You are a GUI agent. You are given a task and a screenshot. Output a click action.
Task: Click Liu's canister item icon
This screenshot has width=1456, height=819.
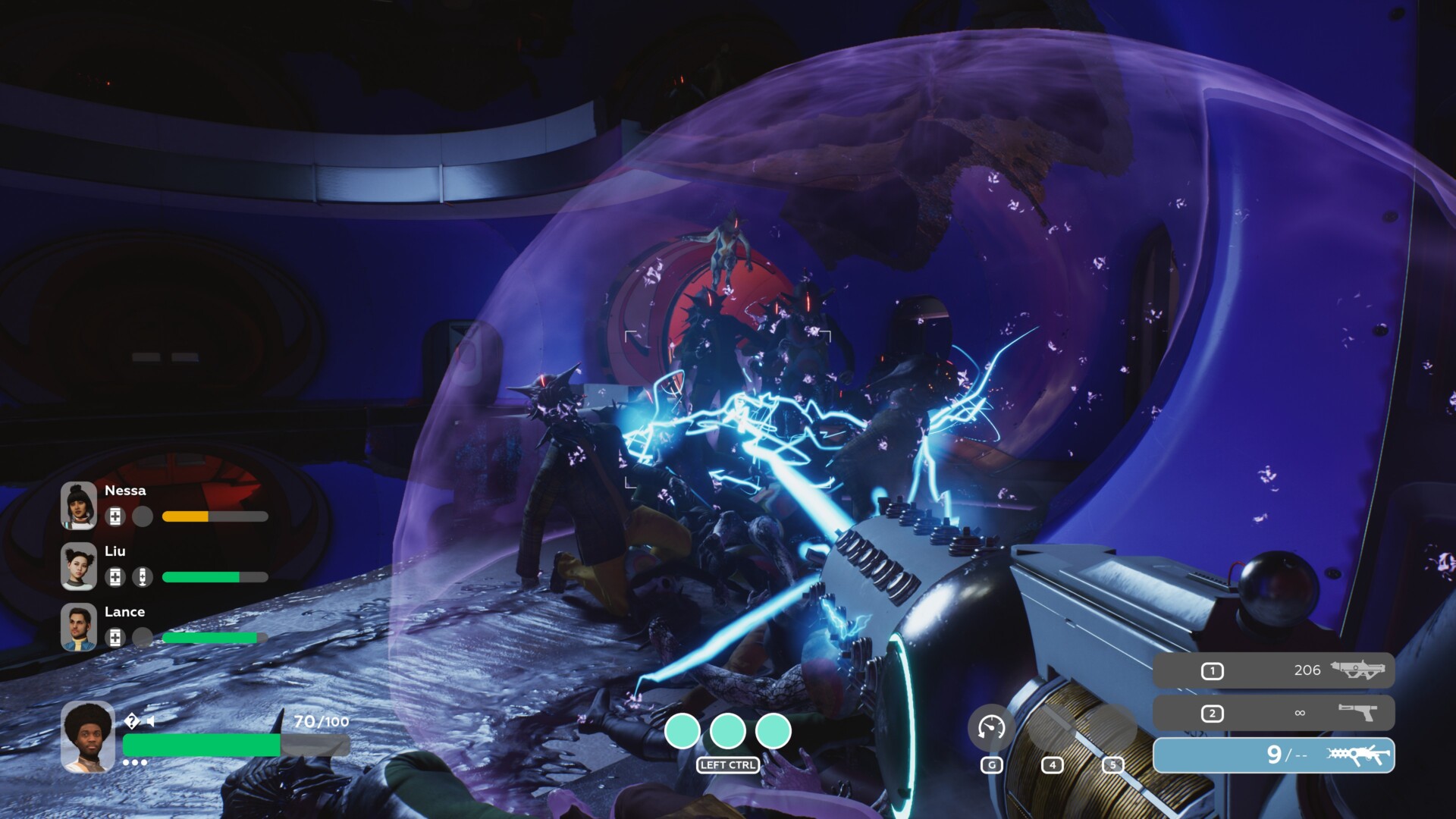pyautogui.click(x=143, y=577)
